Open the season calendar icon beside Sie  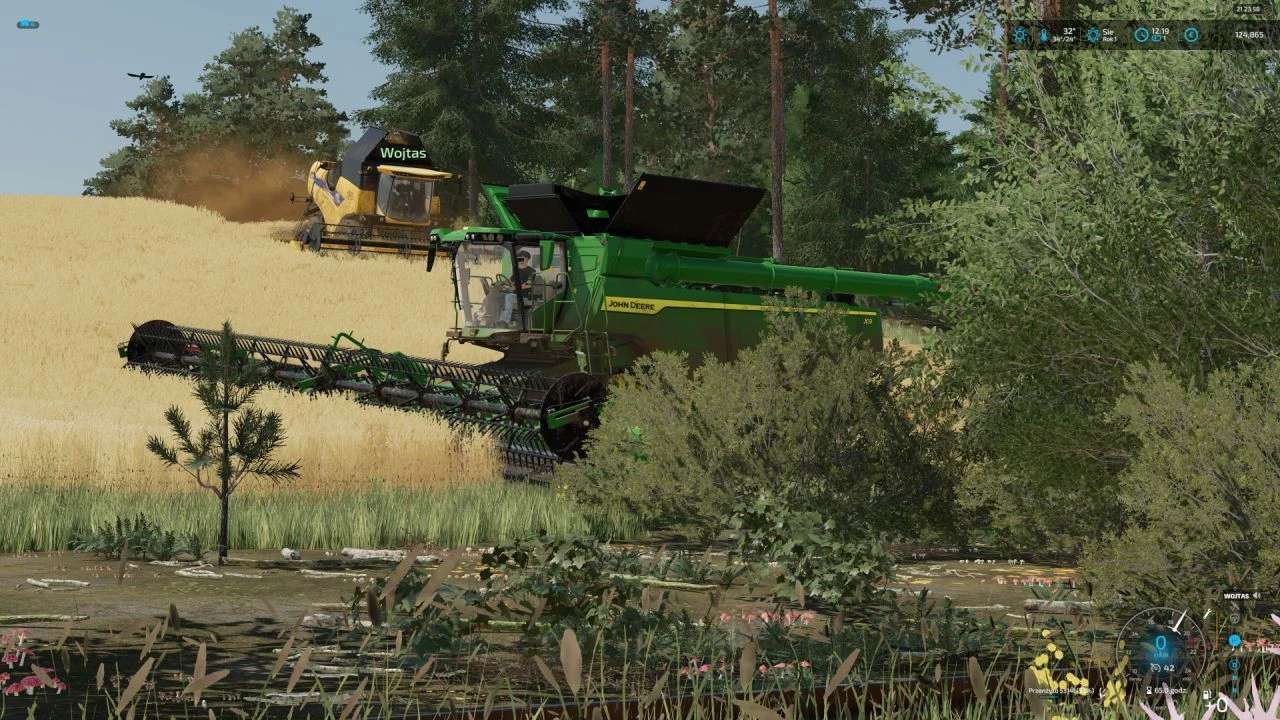click(1093, 35)
